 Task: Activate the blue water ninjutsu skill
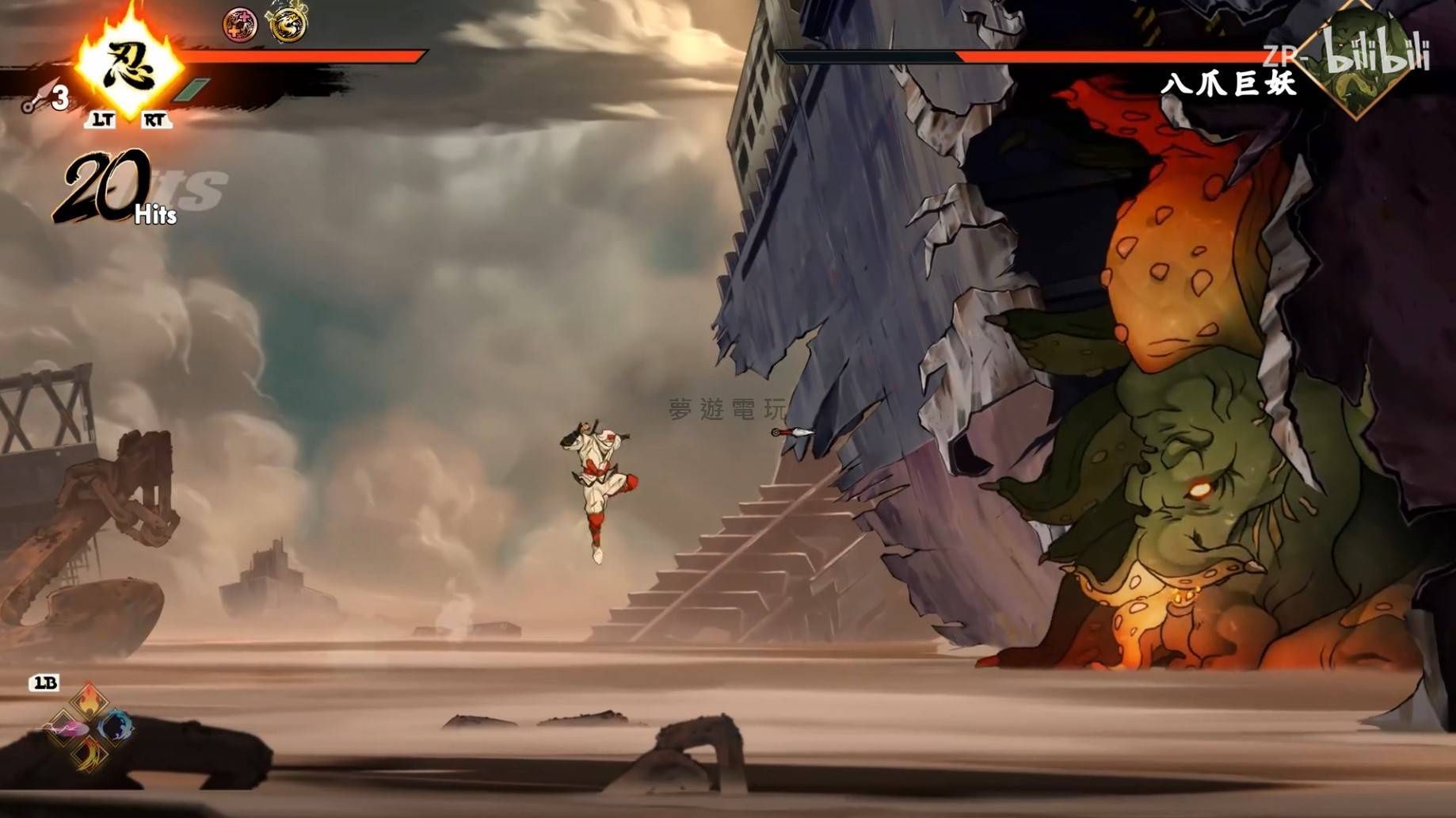point(115,727)
